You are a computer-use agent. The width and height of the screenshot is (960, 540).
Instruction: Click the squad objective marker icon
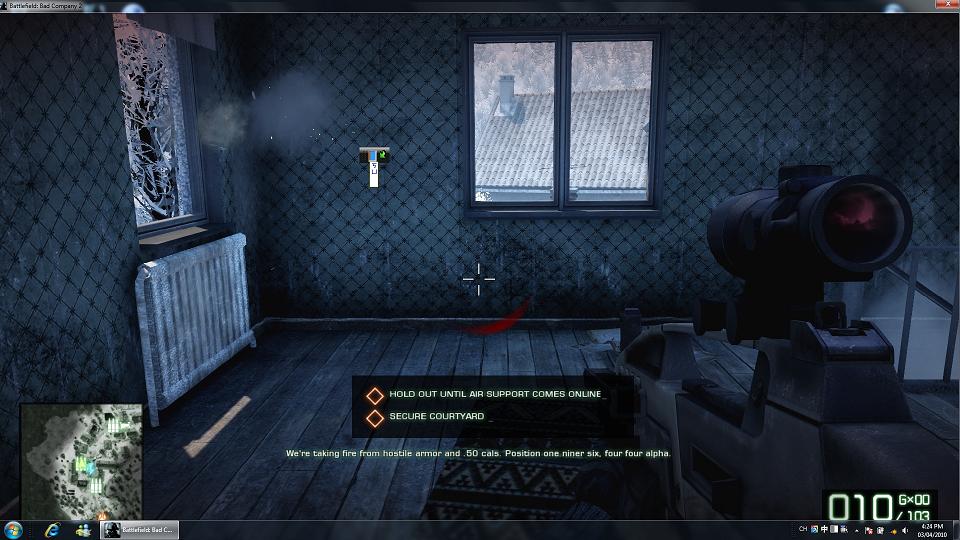pos(374,166)
